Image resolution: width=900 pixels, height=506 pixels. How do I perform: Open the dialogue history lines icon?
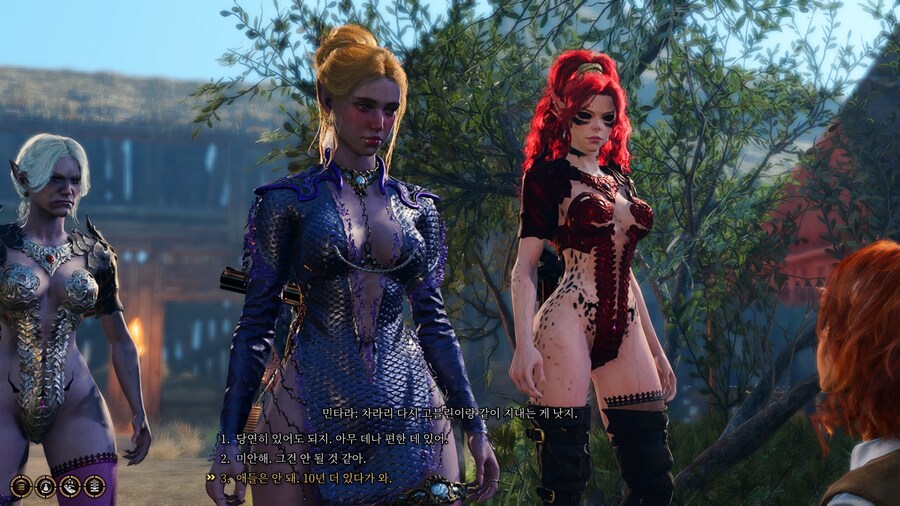(21, 486)
